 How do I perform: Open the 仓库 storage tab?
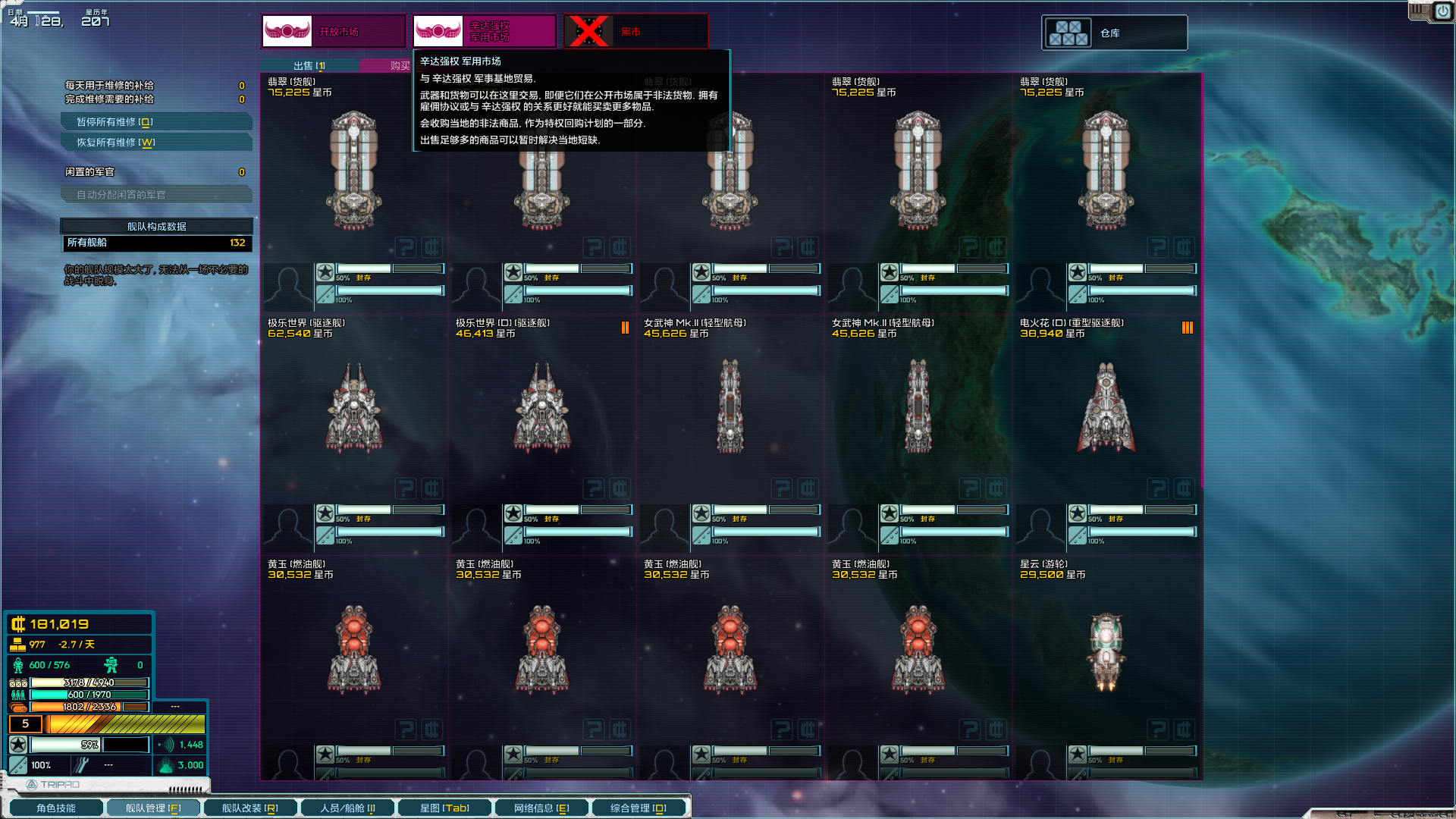click(x=1114, y=33)
